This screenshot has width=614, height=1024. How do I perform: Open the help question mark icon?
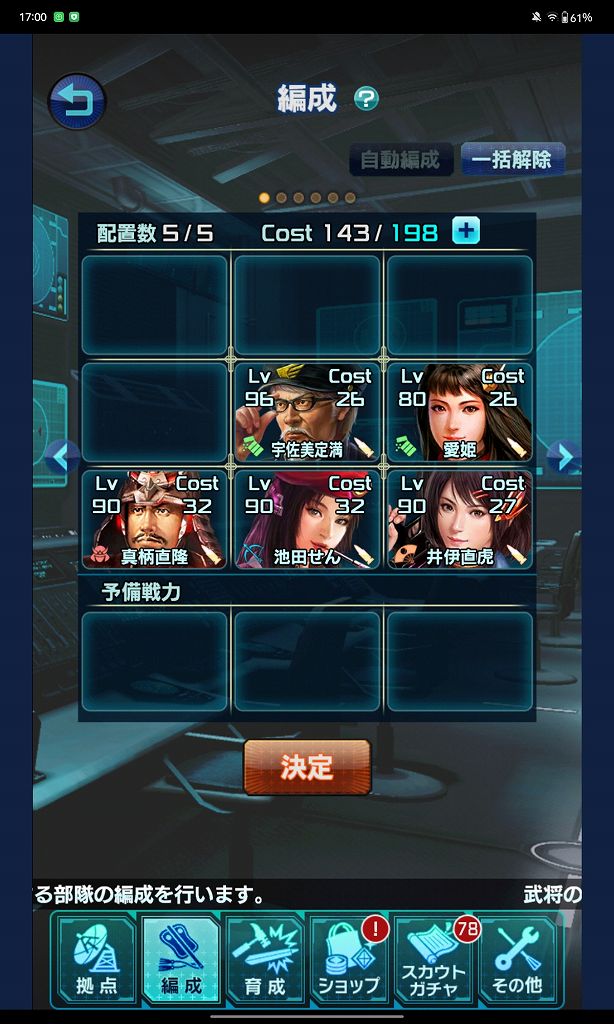(367, 99)
